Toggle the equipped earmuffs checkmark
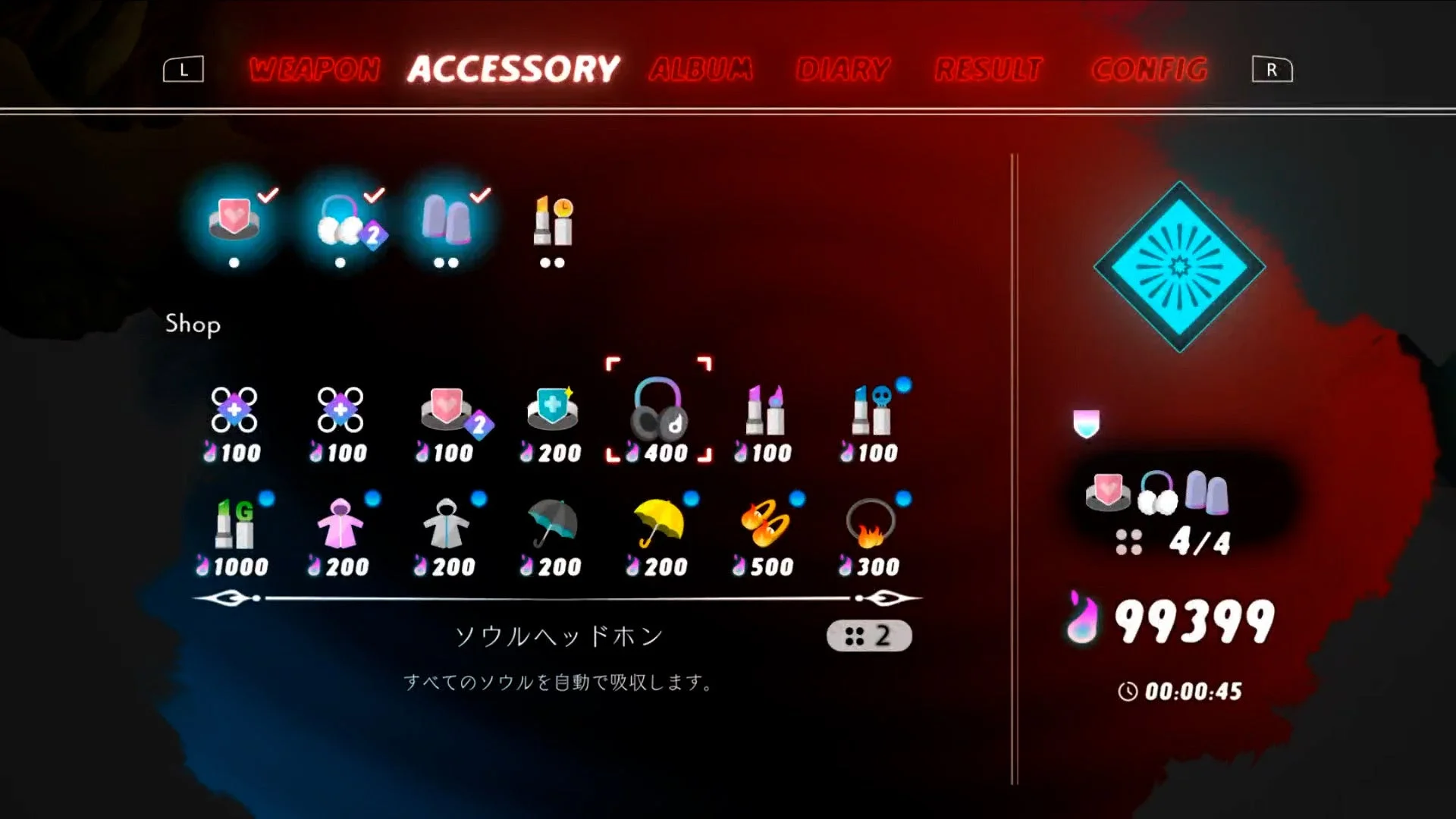1456x819 pixels. click(x=340, y=220)
